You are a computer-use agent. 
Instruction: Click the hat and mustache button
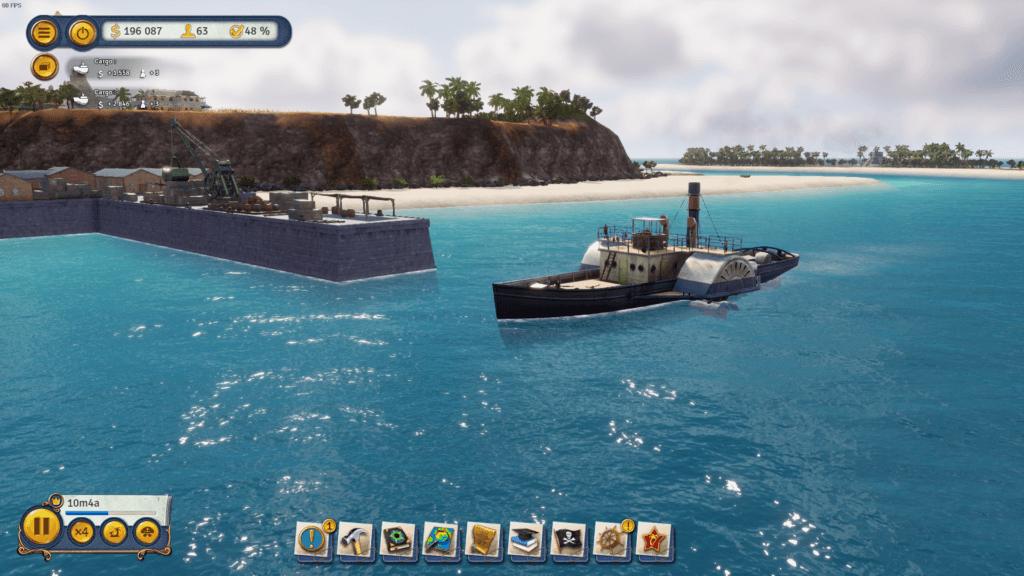point(146,532)
